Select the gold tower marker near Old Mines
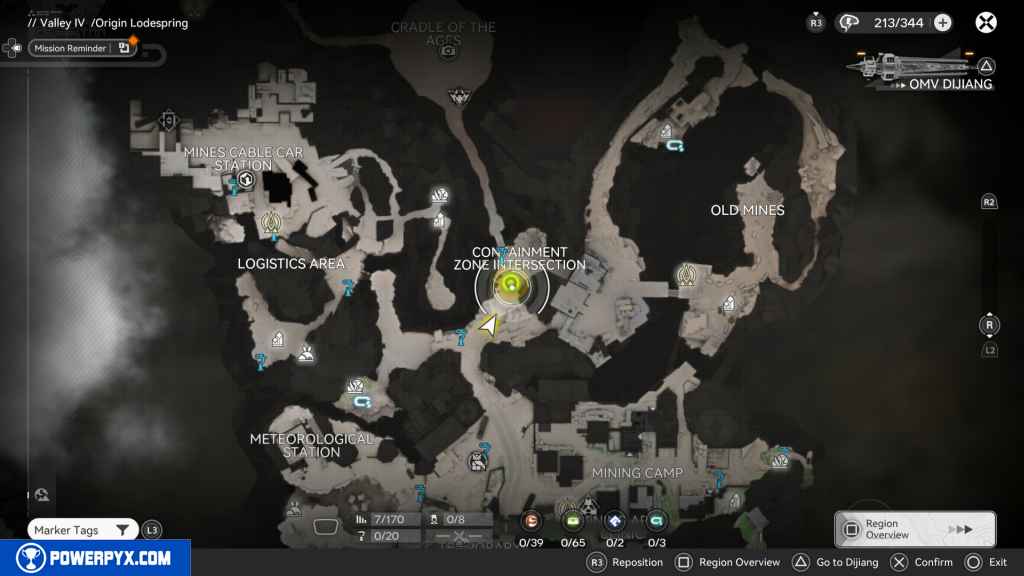Screen dimensions: 1024x576 (686, 273)
